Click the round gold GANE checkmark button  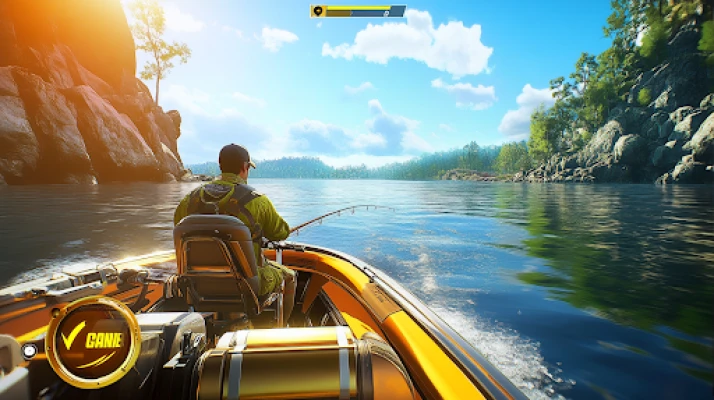point(93,342)
